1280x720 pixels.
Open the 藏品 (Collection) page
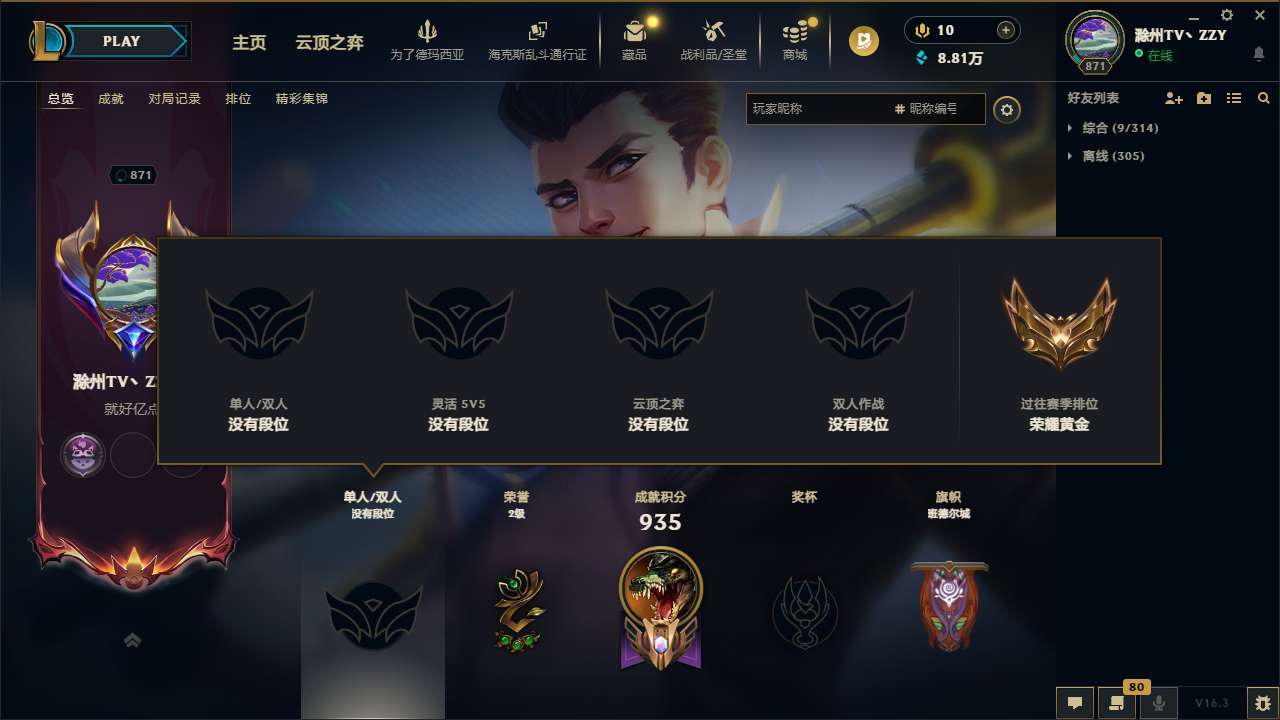pos(635,40)
